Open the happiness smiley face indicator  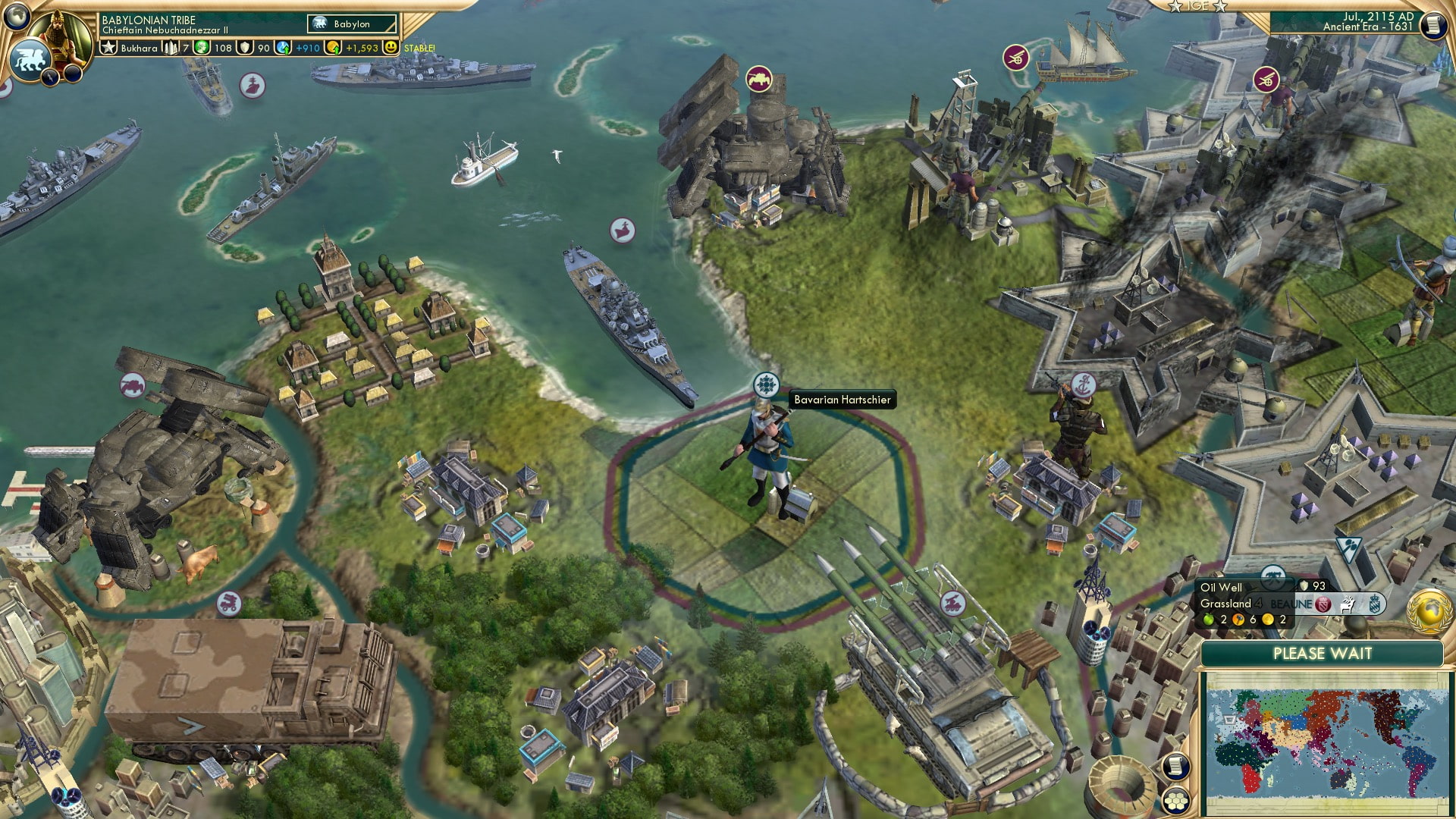click(391, 48)
